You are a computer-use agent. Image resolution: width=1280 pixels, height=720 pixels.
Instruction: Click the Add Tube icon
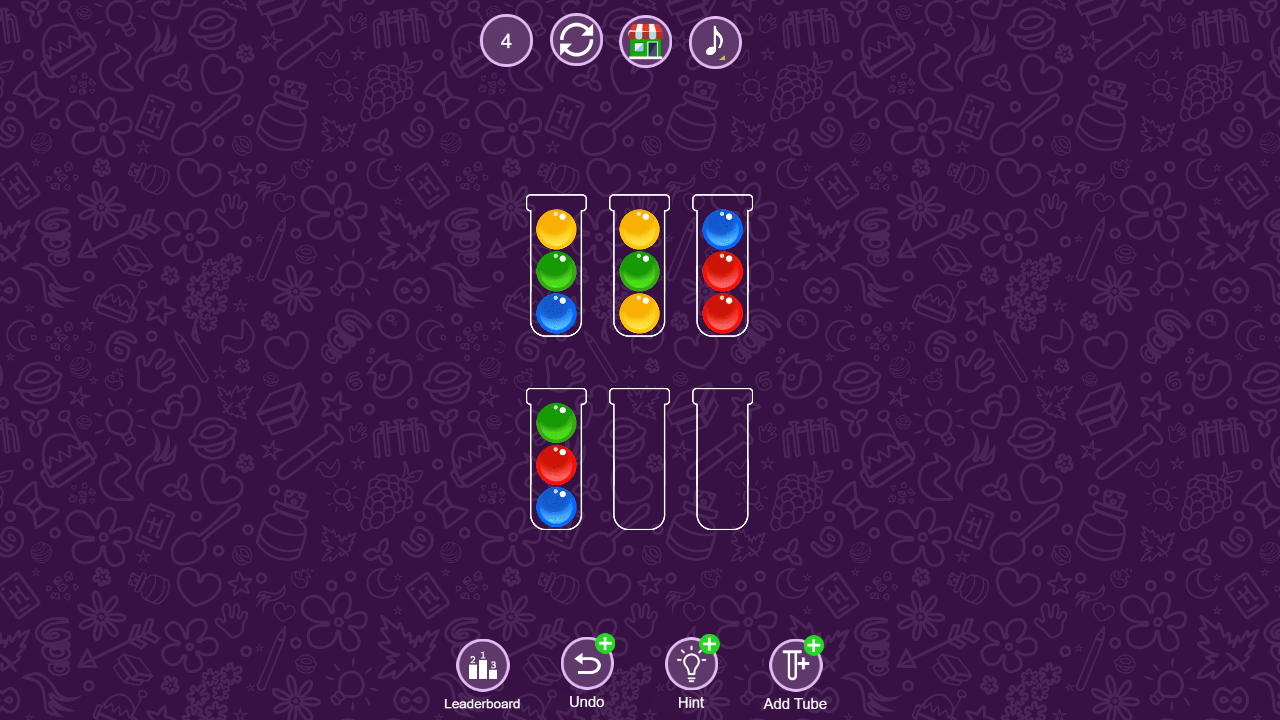point(795,663)
